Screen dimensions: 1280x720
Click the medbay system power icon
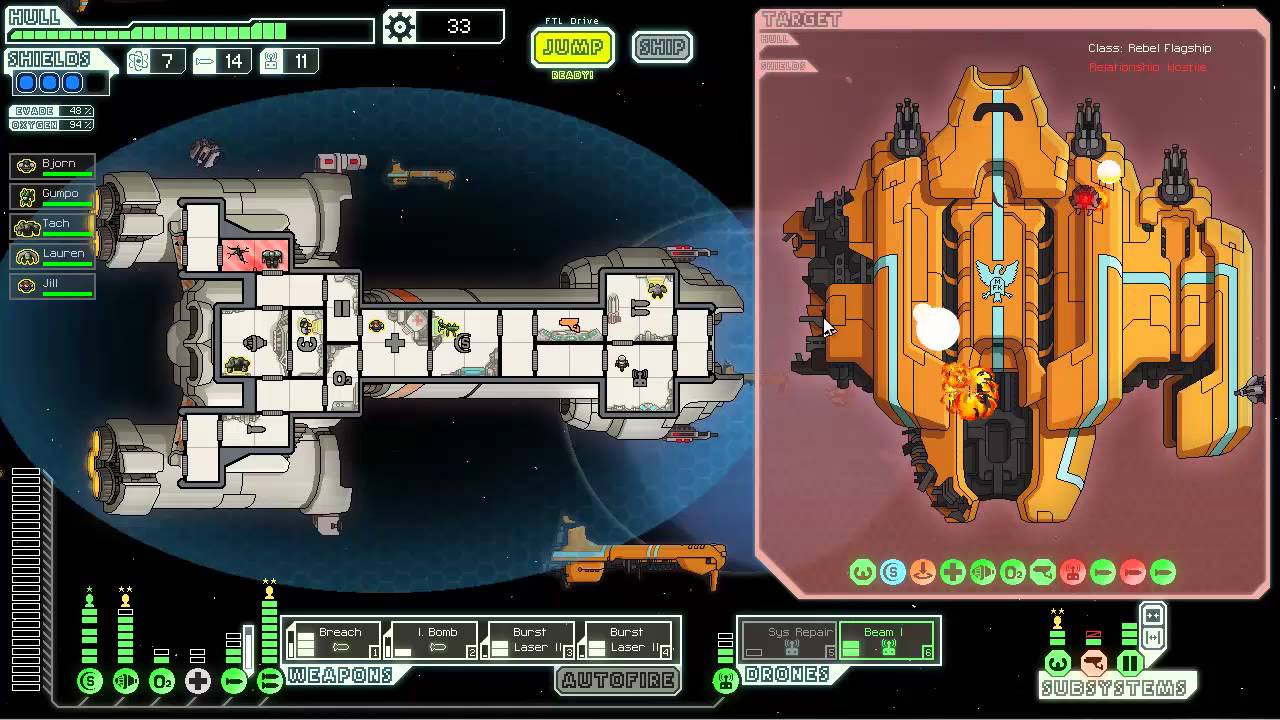(198, 682)
